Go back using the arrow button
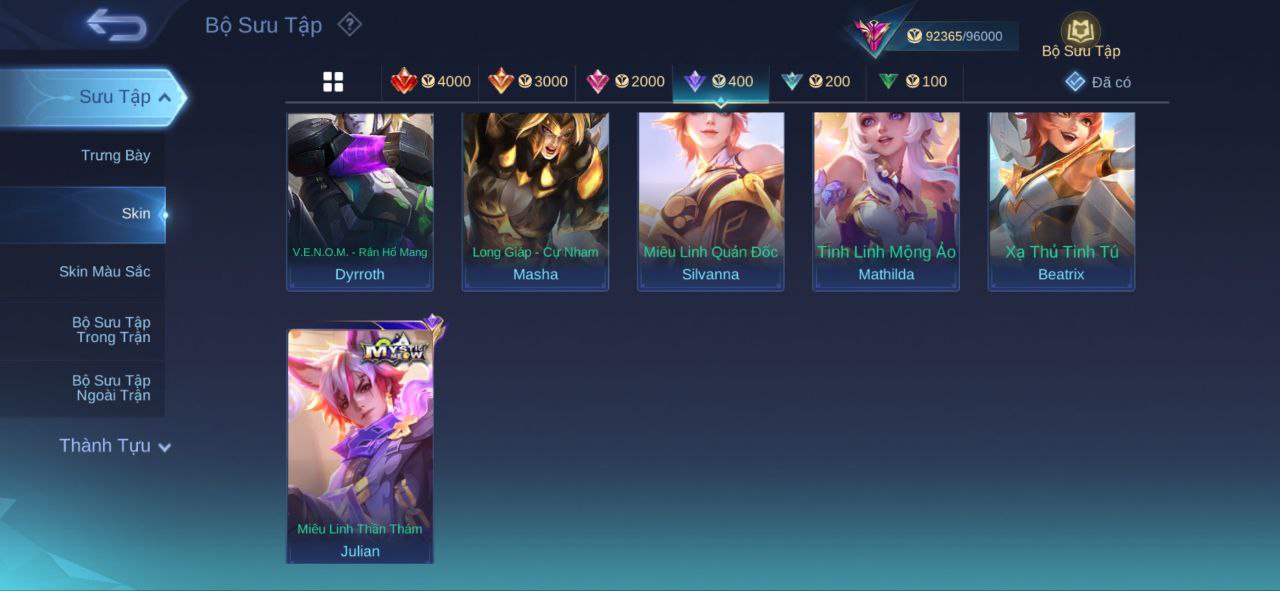The image size is (1280, 591). [x=116, y=25]
